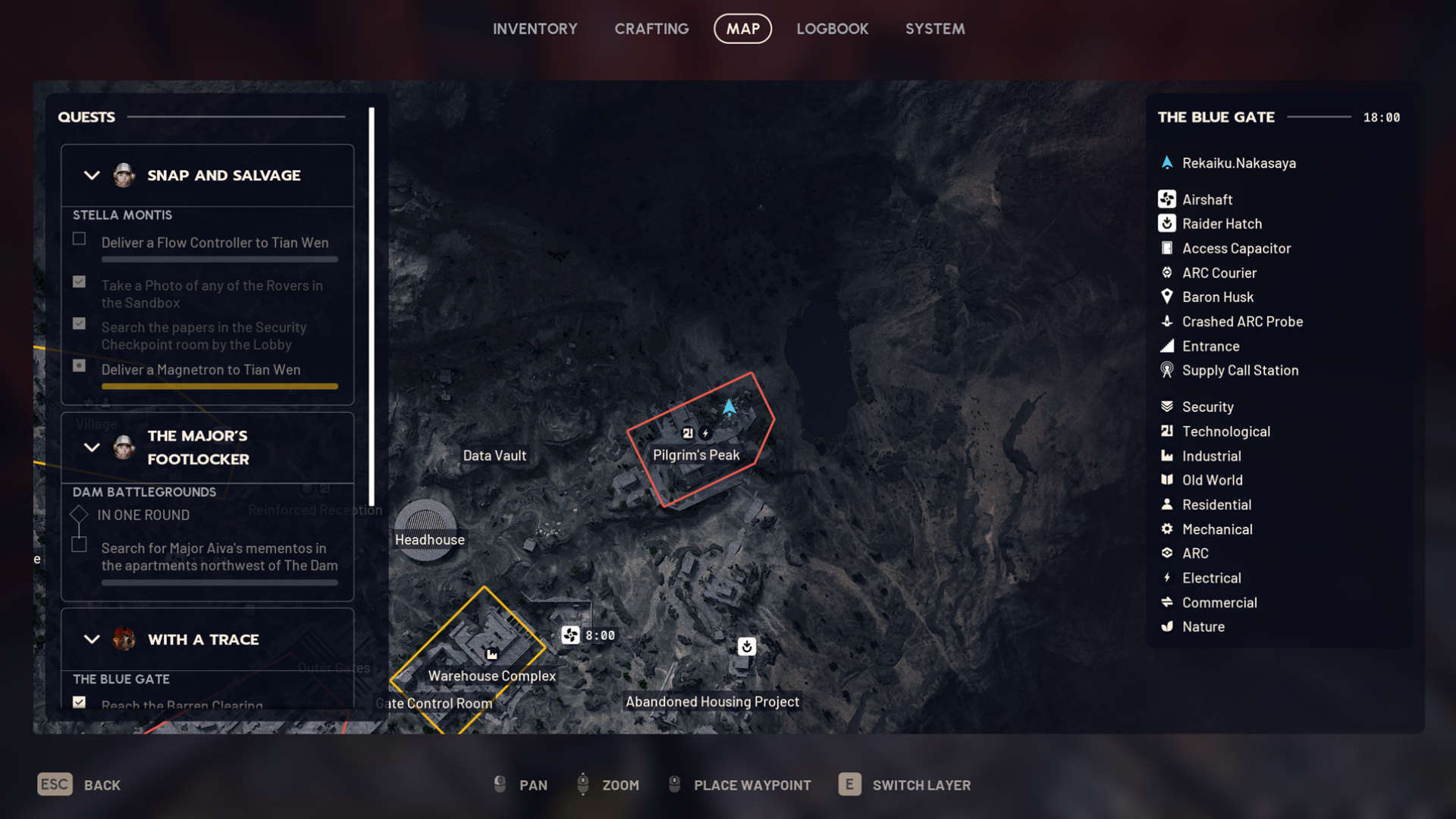Select the Pilgrim's Peak map label
The height and width of the screenshot is (819, 1456).
(x=696, y=455)
